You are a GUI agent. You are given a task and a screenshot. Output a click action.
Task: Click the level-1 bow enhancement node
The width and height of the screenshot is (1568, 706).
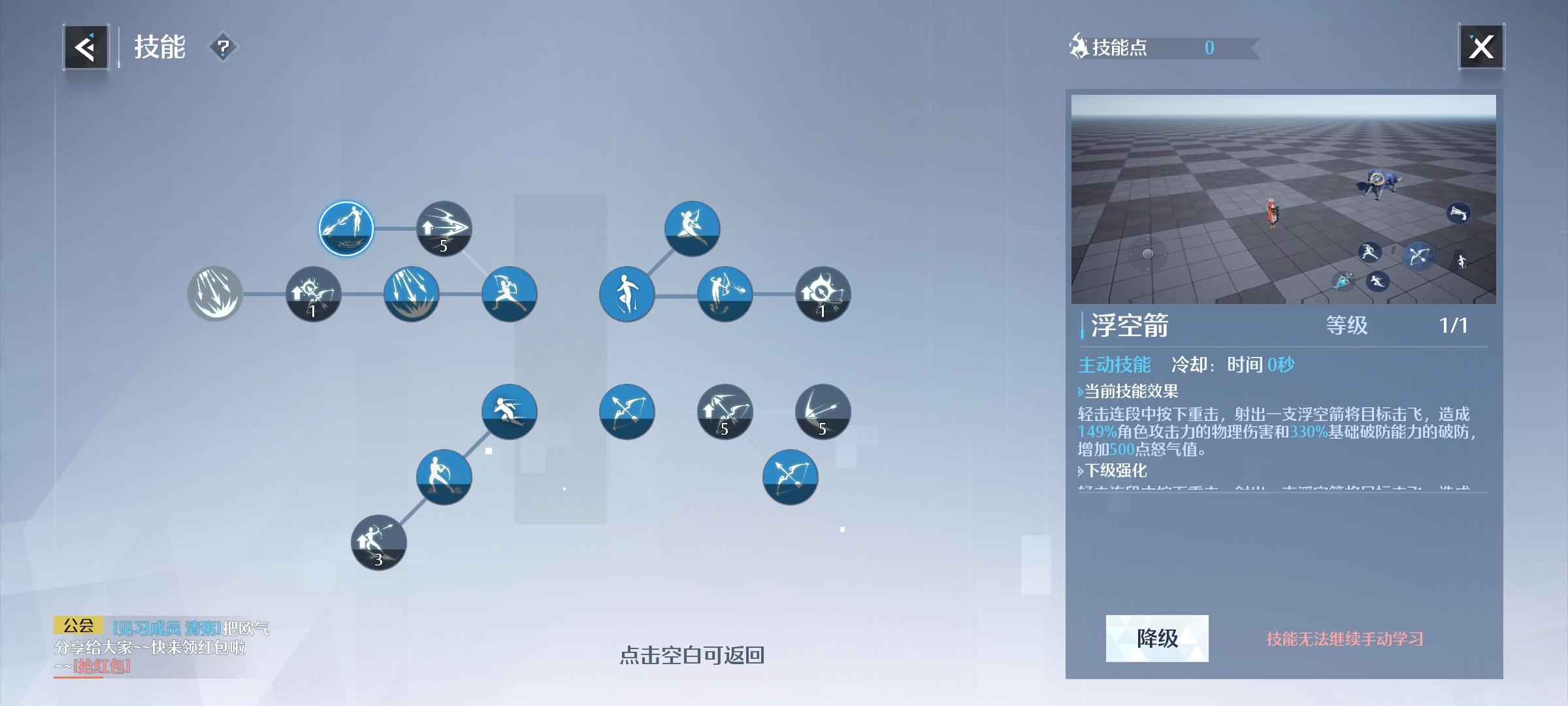click(314, 294)
